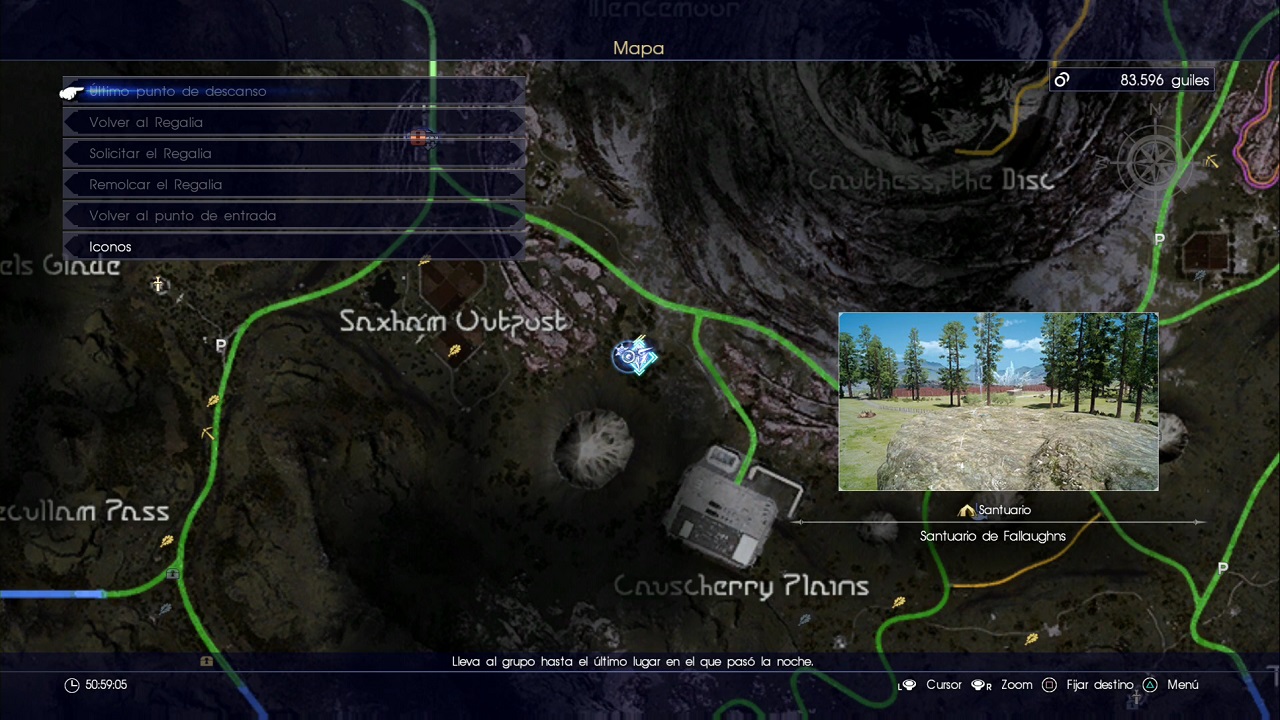Select the red Regalia car marker
This screenshot has height=720, width=1280.
(x=420, y=138)
